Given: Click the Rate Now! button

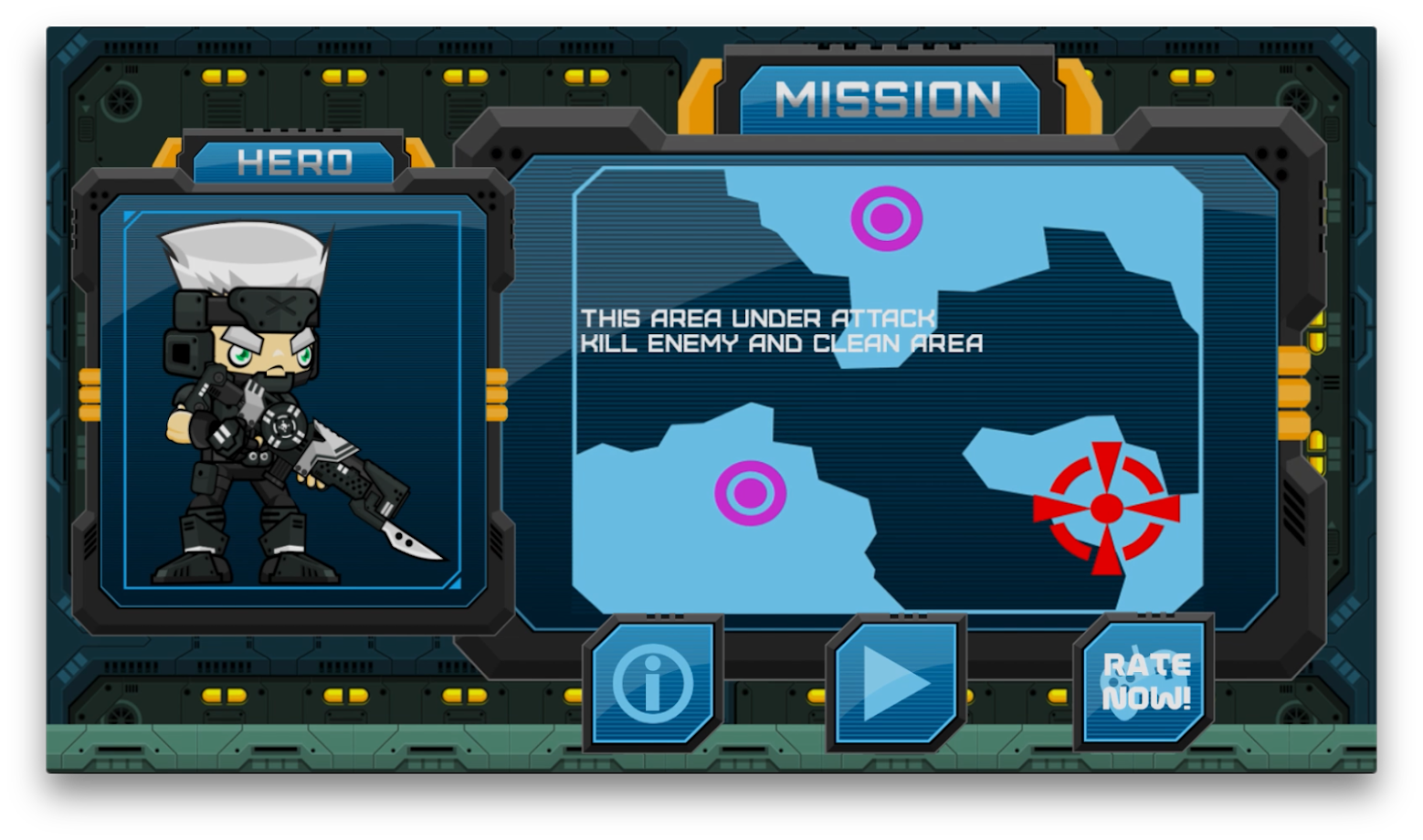Looking at the screenshot, I should tap(1144, 683).
